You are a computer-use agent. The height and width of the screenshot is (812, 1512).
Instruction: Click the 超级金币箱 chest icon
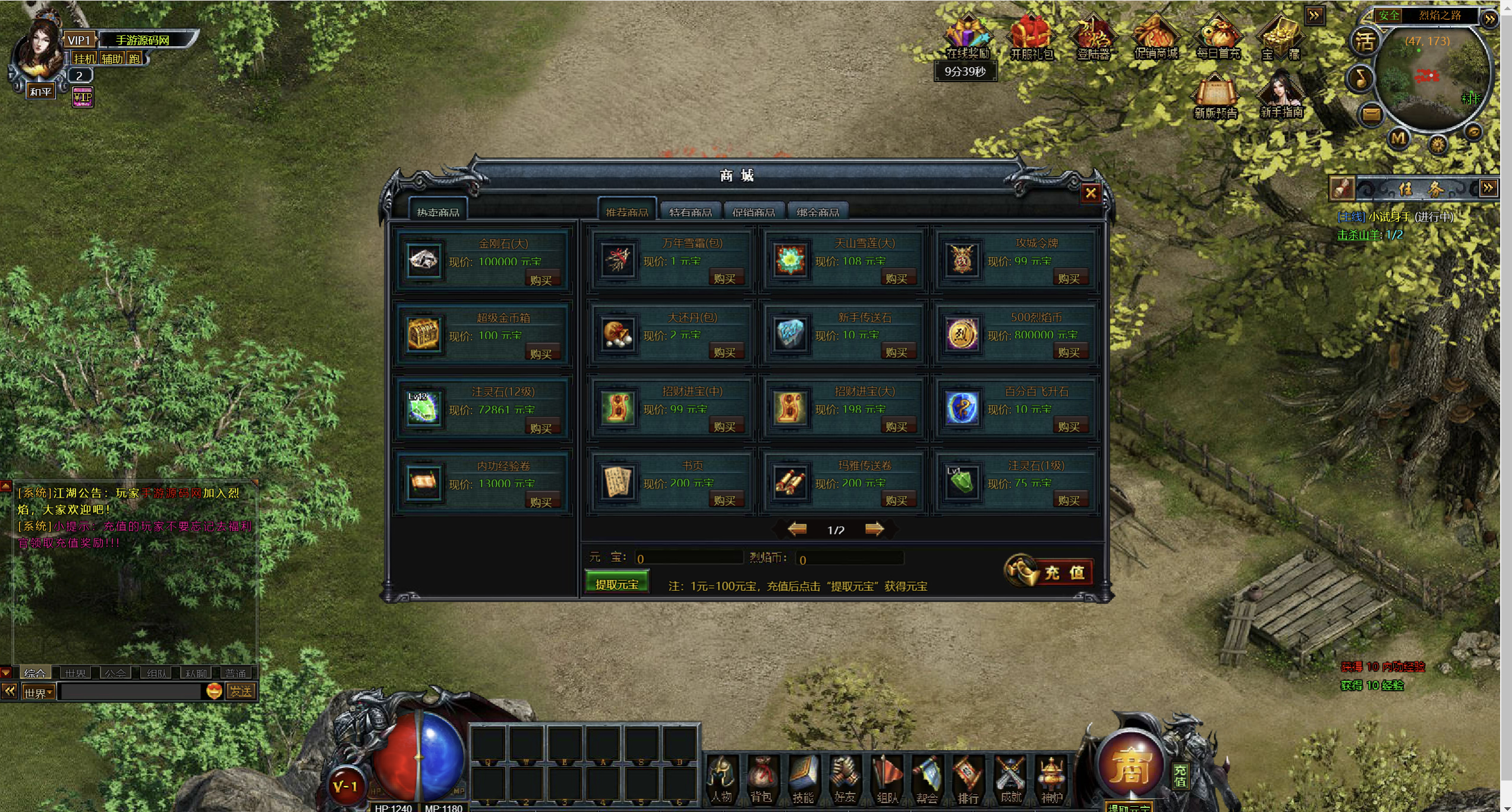(423, 334)
